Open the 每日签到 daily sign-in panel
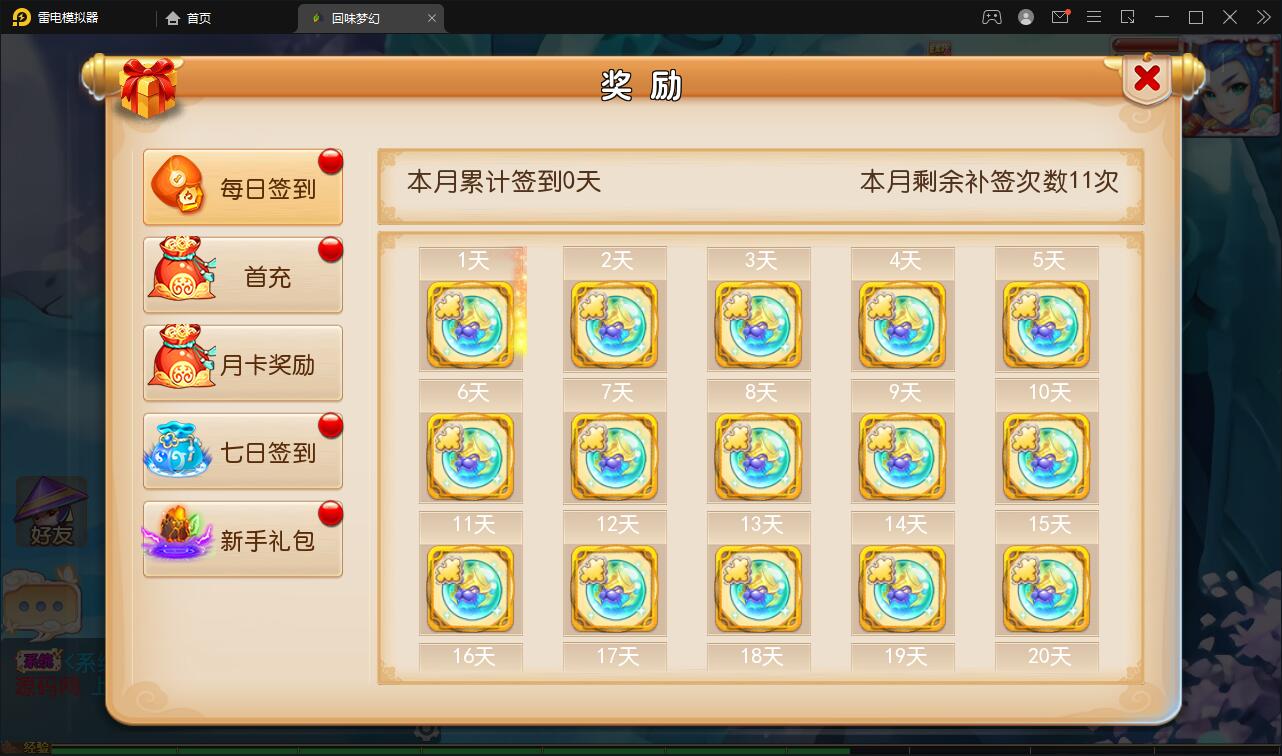The image size is (1282, 756). point(243,187)
